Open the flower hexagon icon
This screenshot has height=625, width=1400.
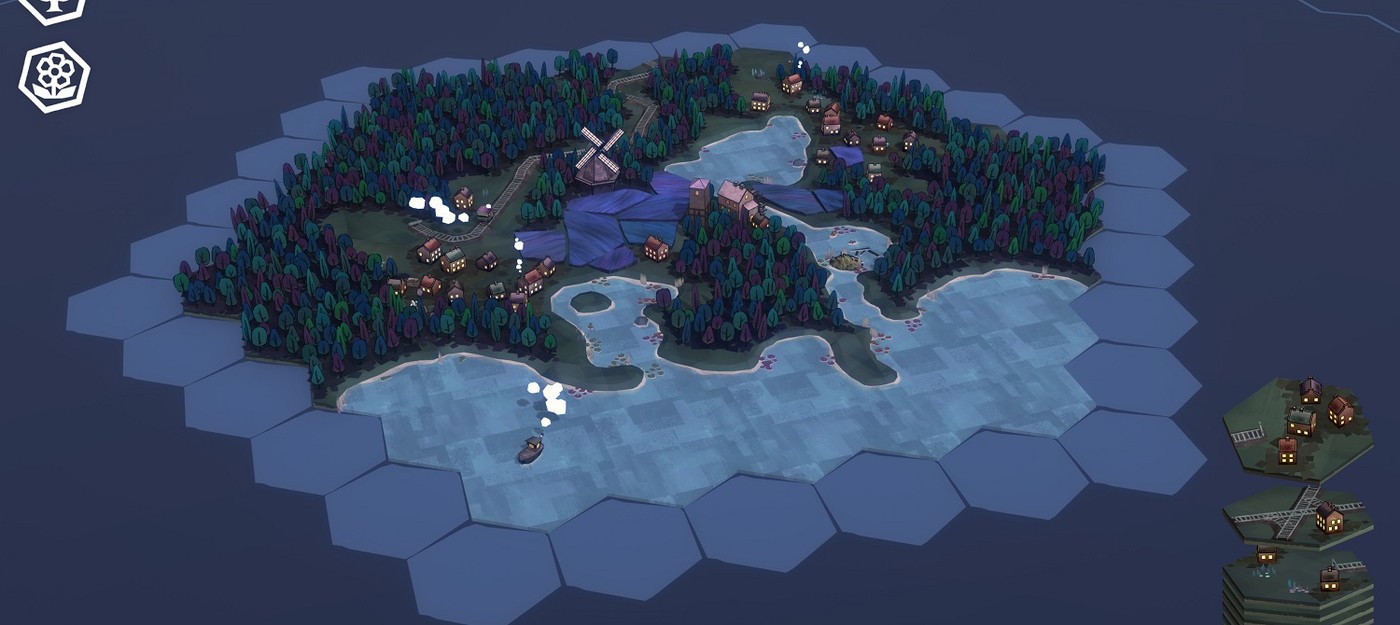(54, 77)
